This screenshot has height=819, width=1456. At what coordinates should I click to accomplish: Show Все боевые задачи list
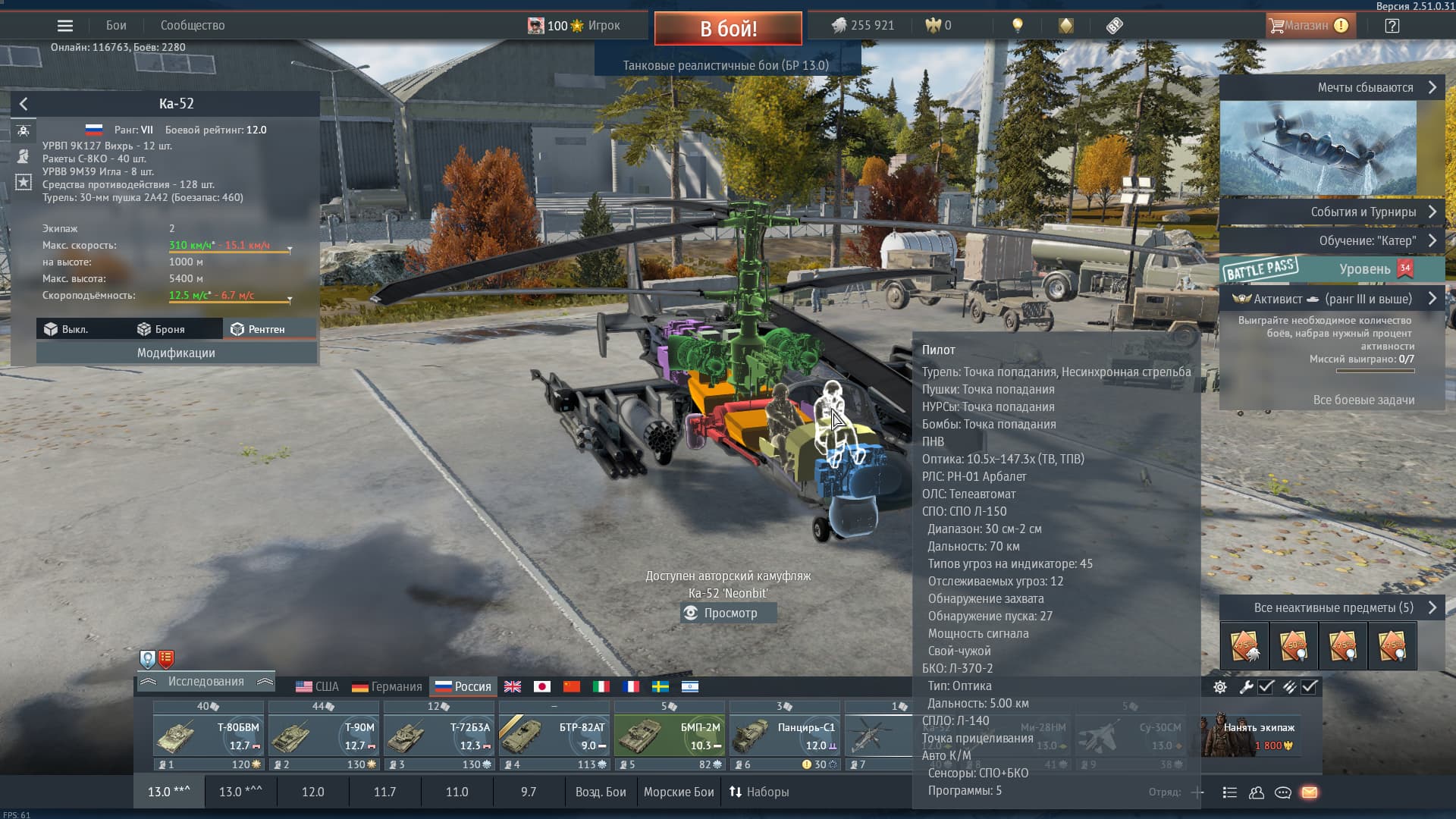(x=1363, y=400)
